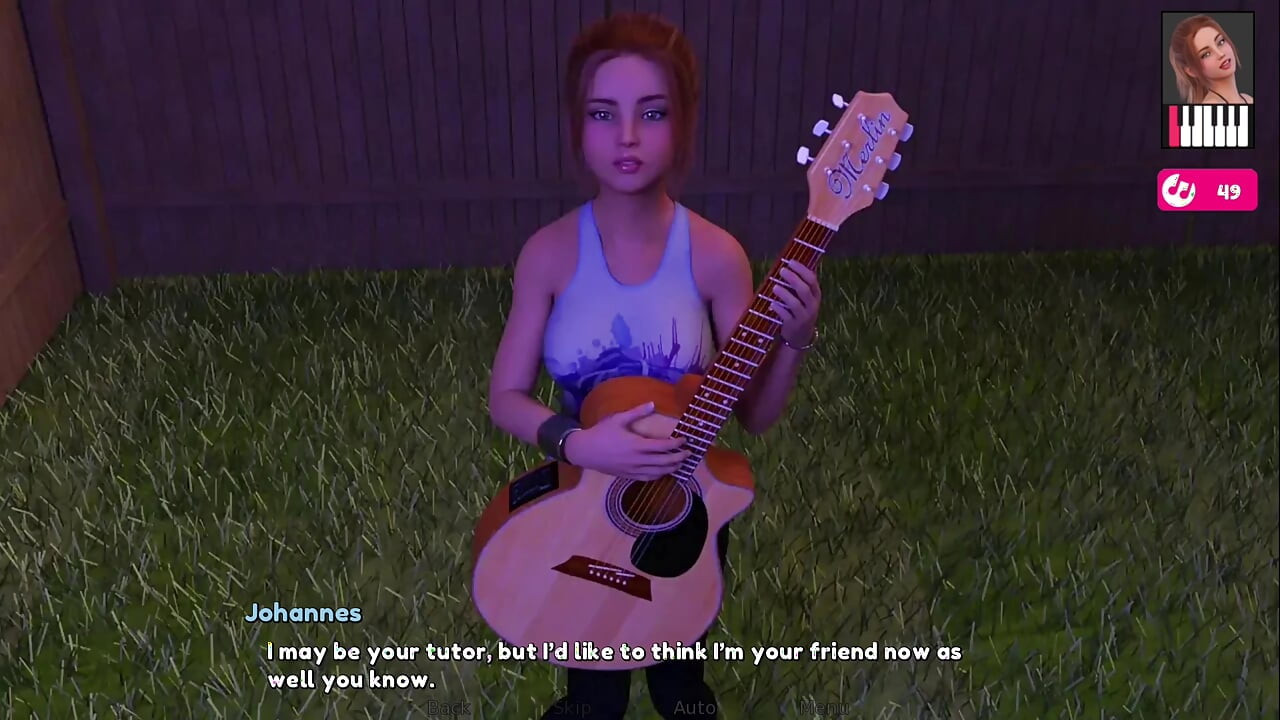Click the Johannes name label
Screen dimensions: 1280x720
click(303, 613)
